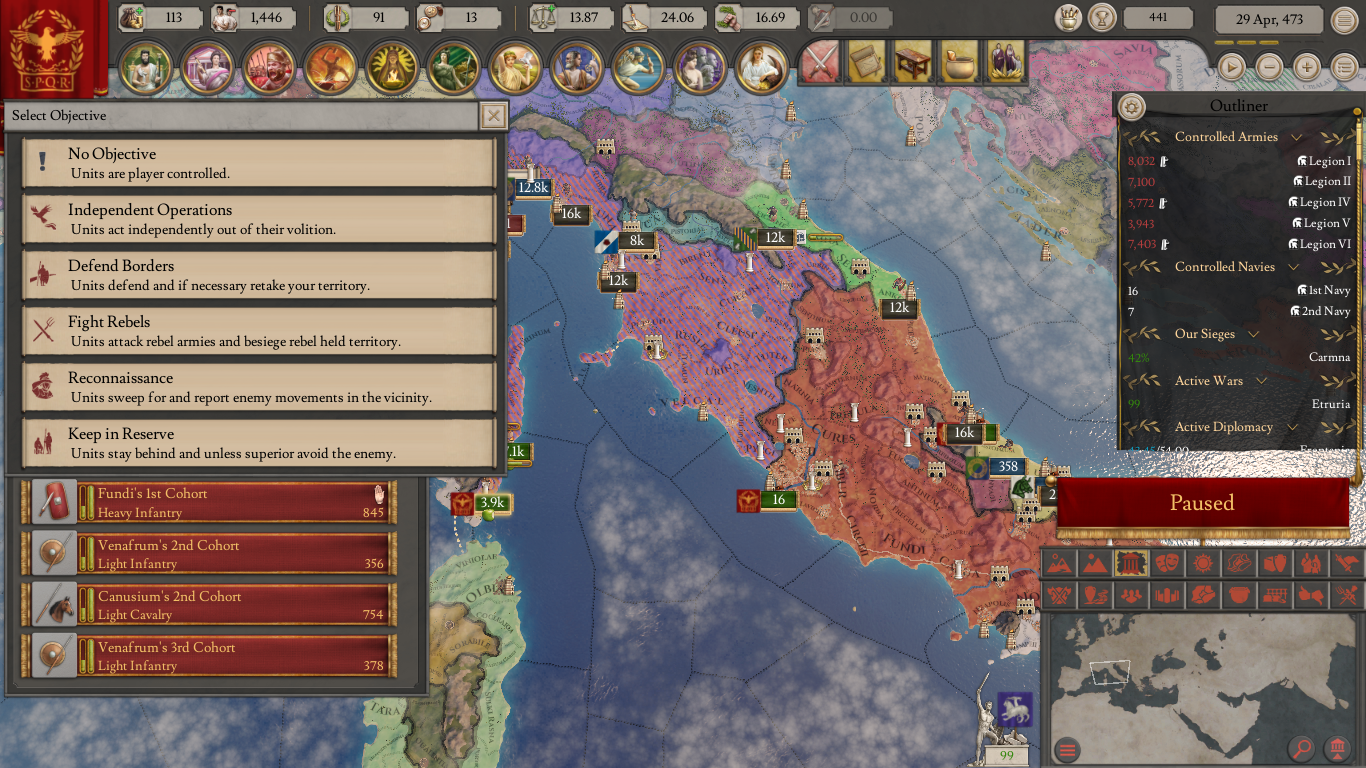Switch to the political map mode
The width and height of the screenshot is (1366, 768).
click(1131, 563)
